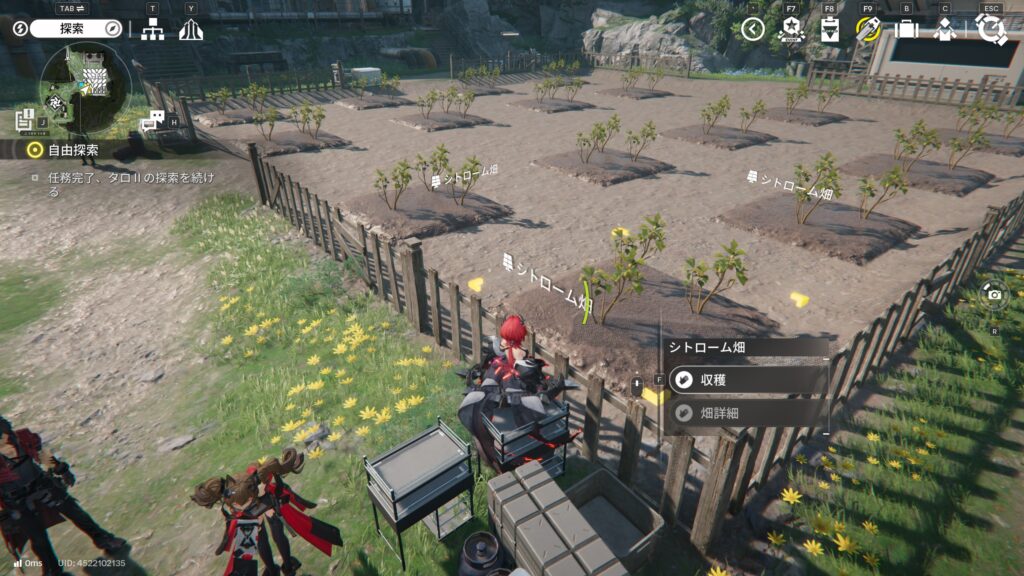Open the operator character icon
Screen dimensions: 1024x576
(944, 29)
